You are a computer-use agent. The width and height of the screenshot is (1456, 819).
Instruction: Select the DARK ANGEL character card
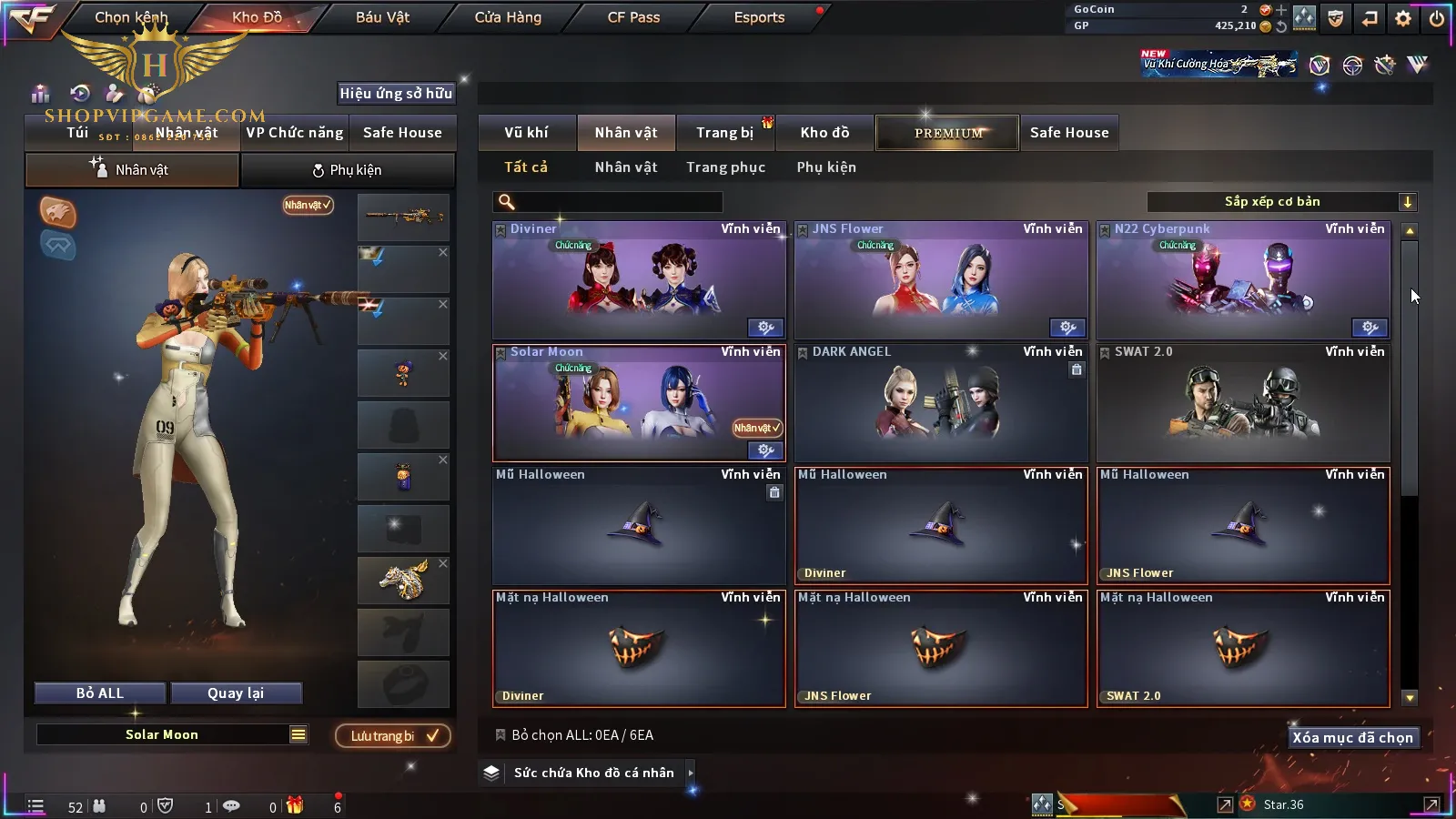coord(941,405)
